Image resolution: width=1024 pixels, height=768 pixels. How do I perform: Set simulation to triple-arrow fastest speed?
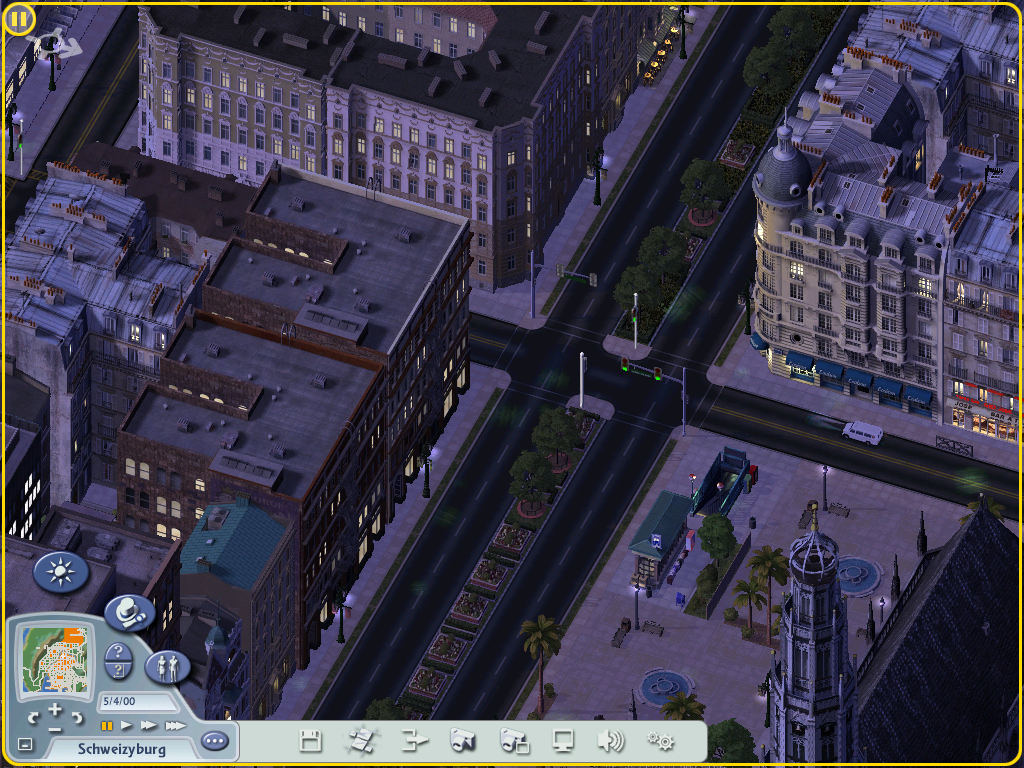tap(175, 725)
